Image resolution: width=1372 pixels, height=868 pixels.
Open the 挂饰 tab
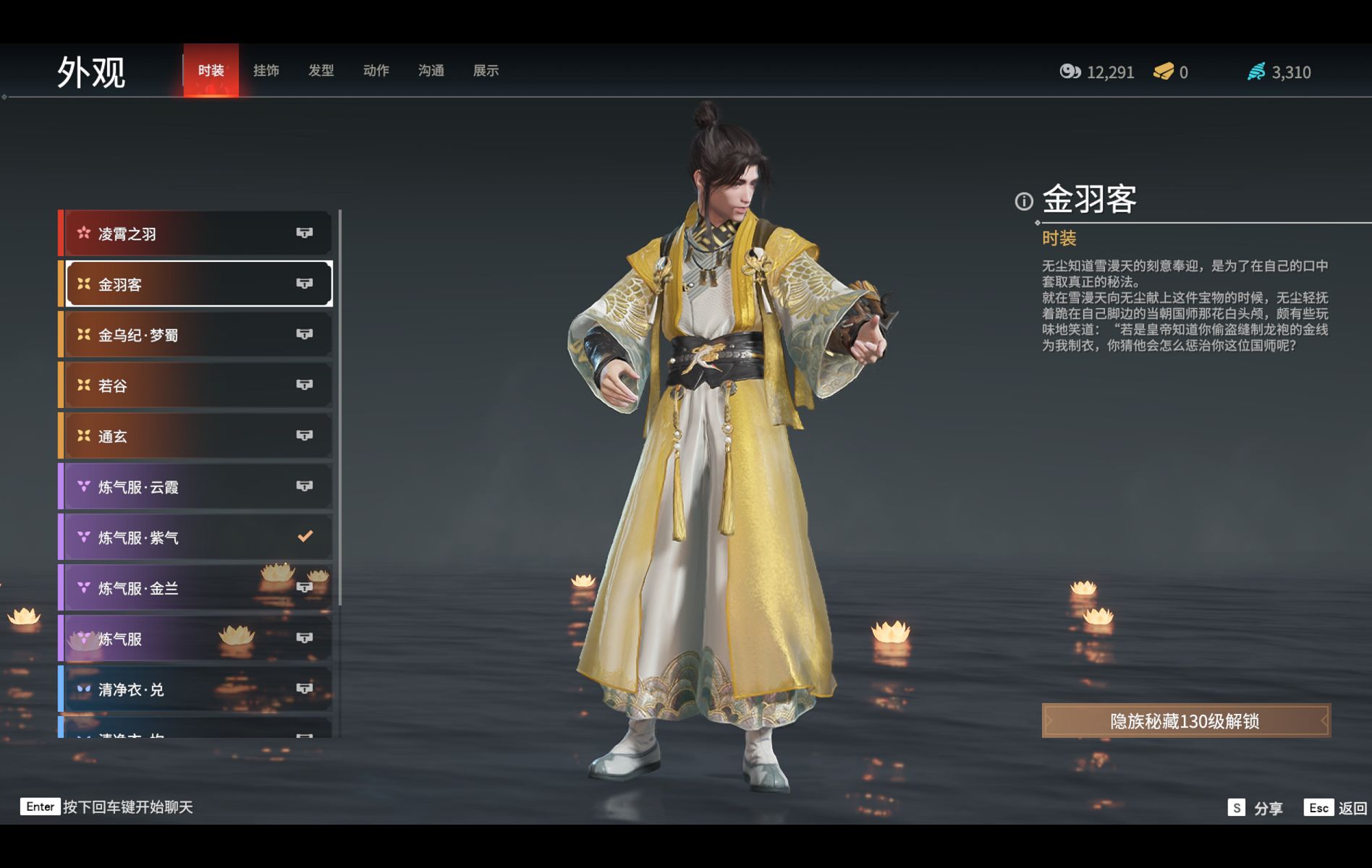coord(266,71)
